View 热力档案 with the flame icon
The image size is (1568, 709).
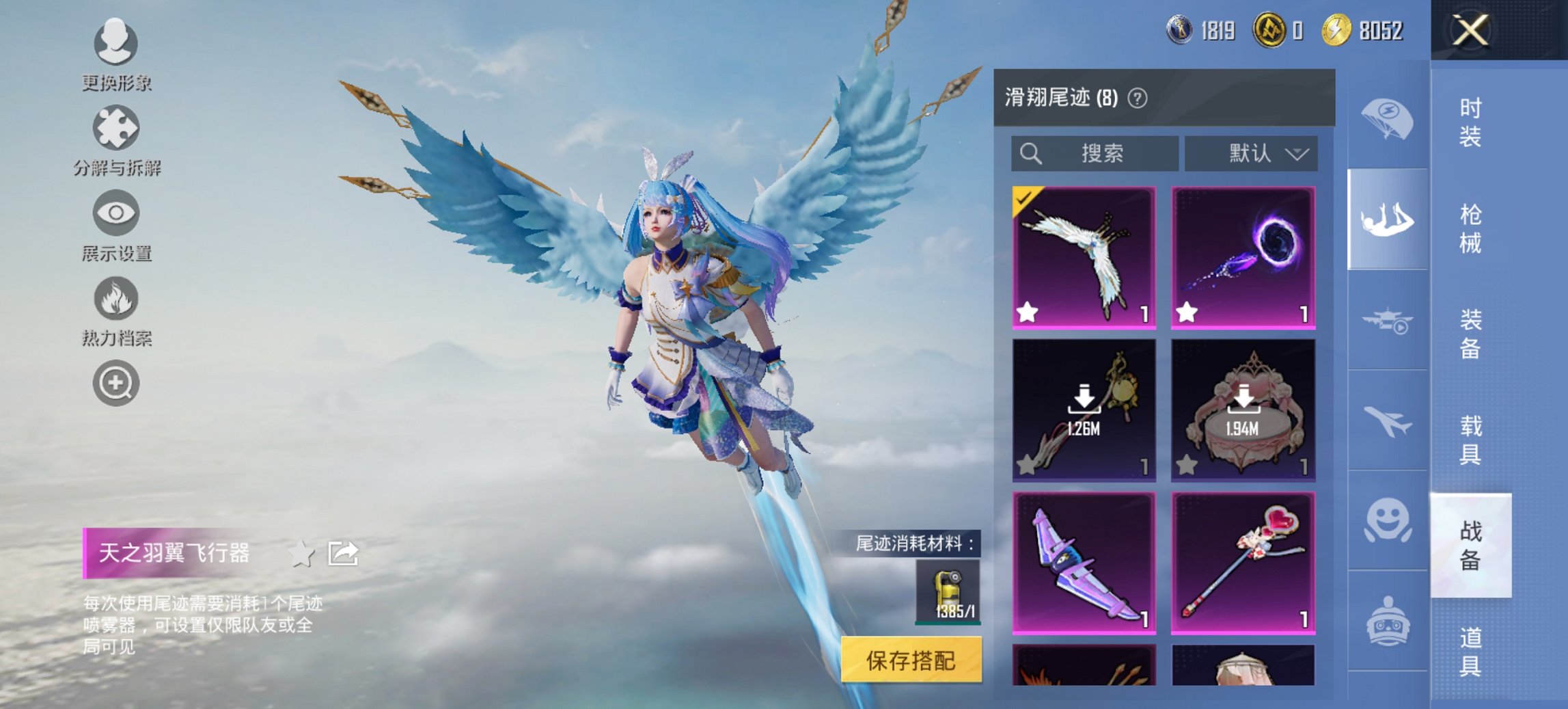coord(116,299)
